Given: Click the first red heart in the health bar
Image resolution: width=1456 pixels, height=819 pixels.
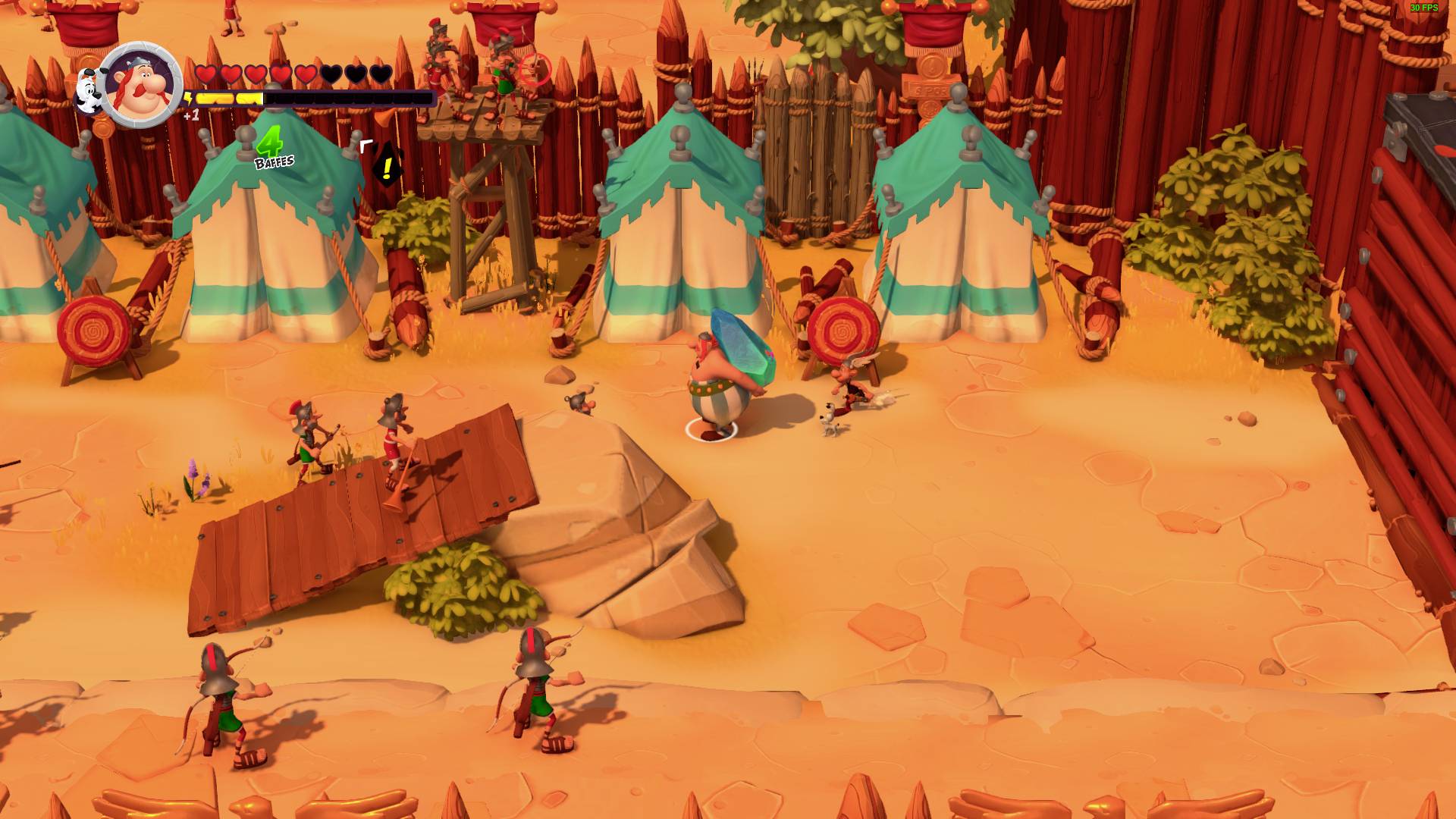Looking at the screenshot, I should pos(206,74).
